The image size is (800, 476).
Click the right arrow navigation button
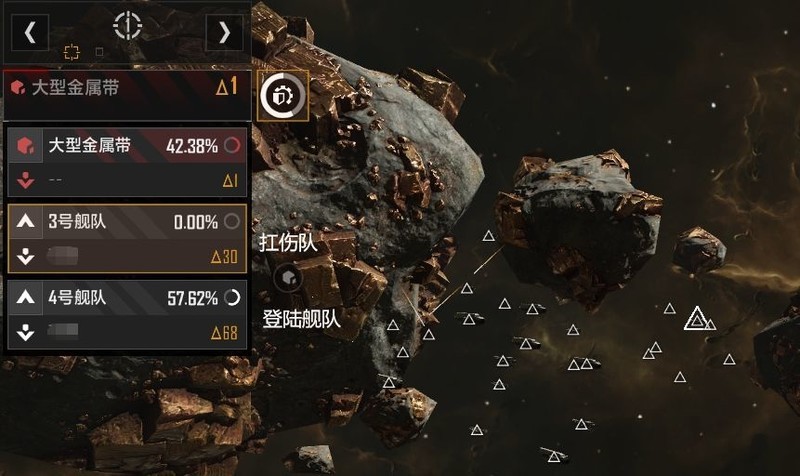pyautogui.click(x=224, y=32)
